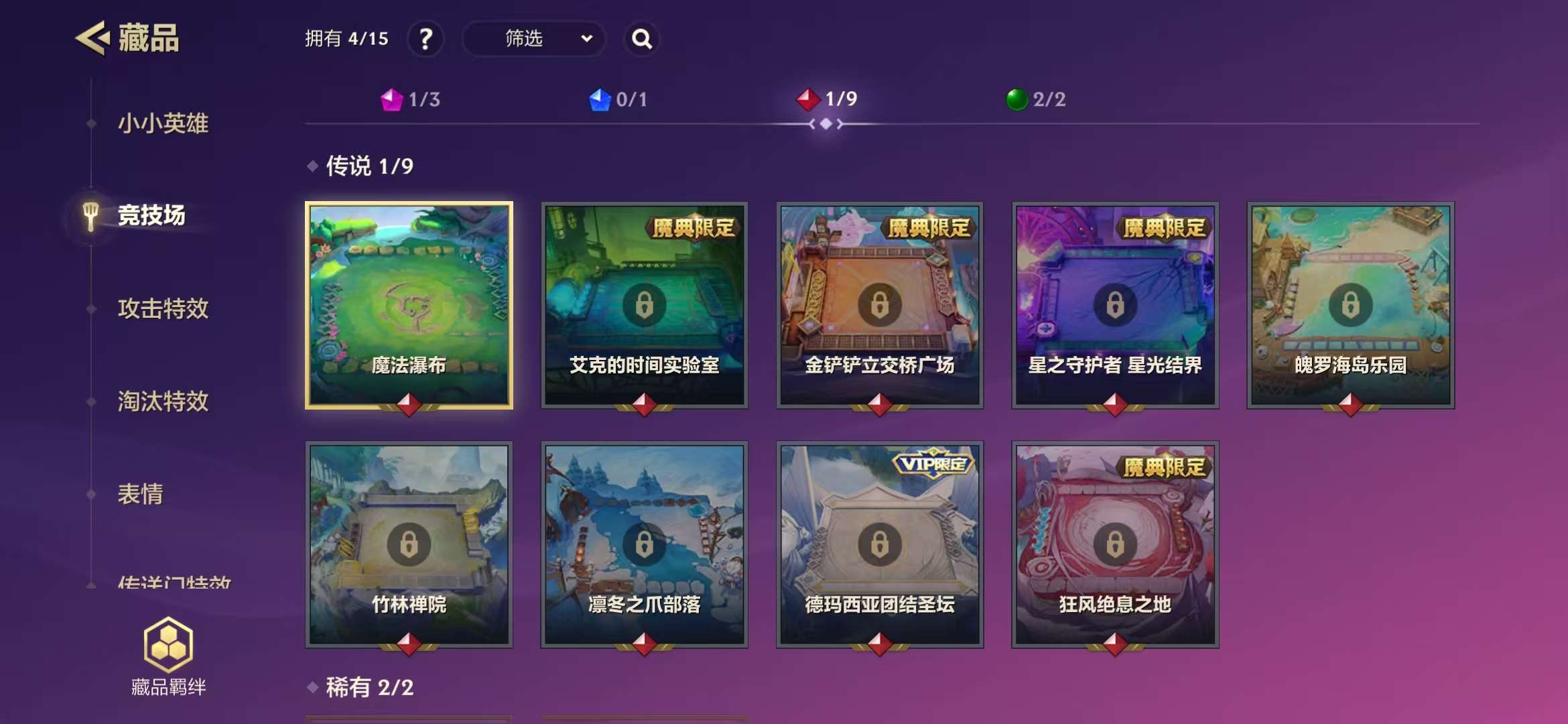
Task: Click the magnifying glass search button
Action: (x=641, y=39)
